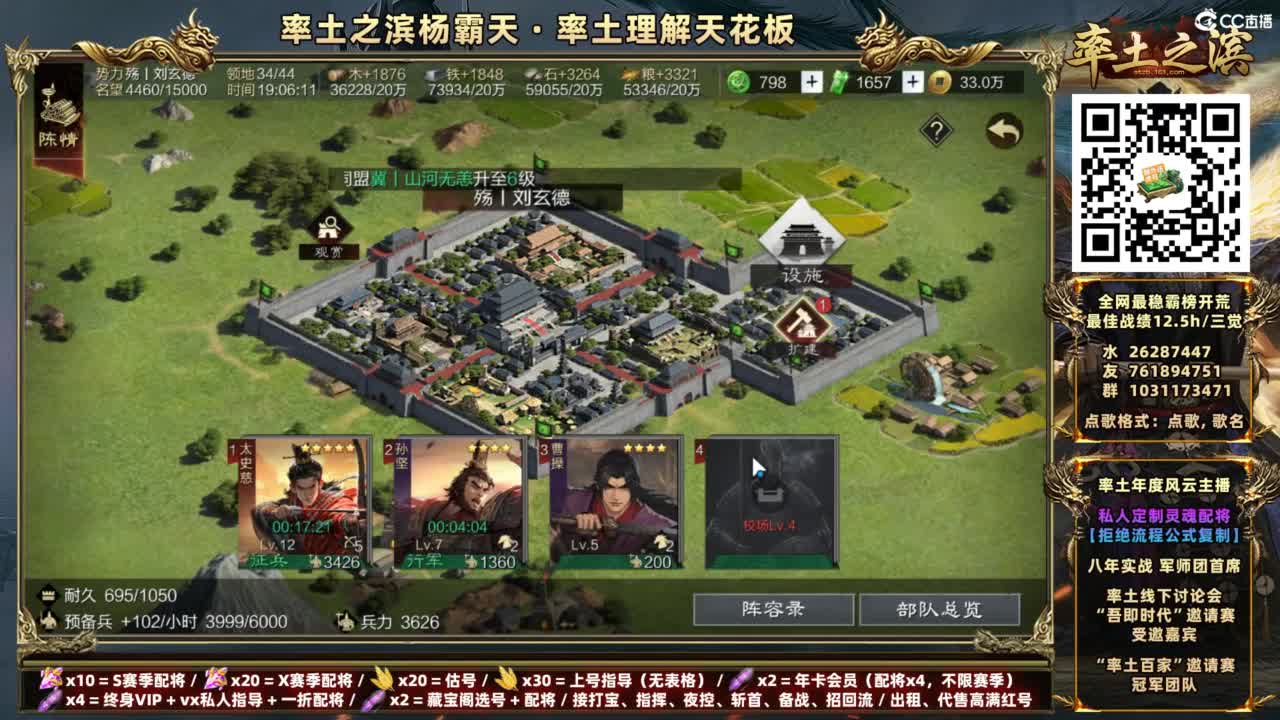Click the 阵容录 lineup button
The image size is (1280, 720).
point(773,609)
